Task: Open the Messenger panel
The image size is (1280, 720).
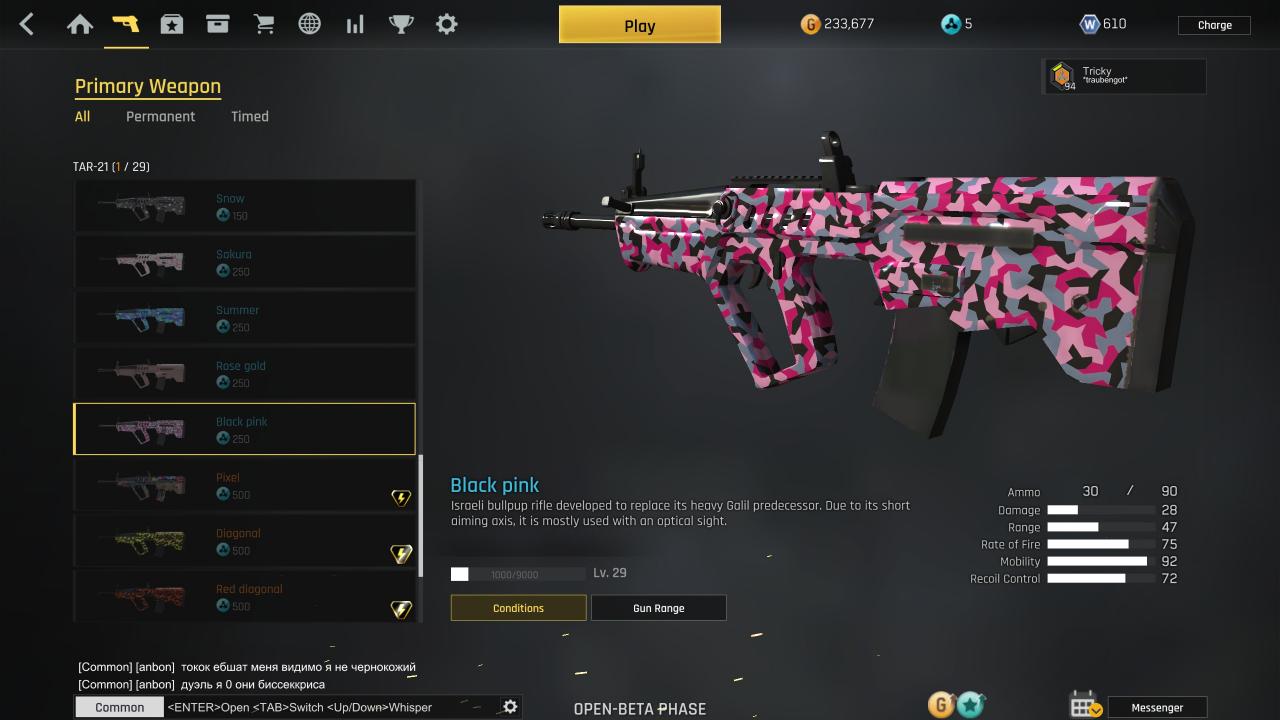Action: (1156, 707)
